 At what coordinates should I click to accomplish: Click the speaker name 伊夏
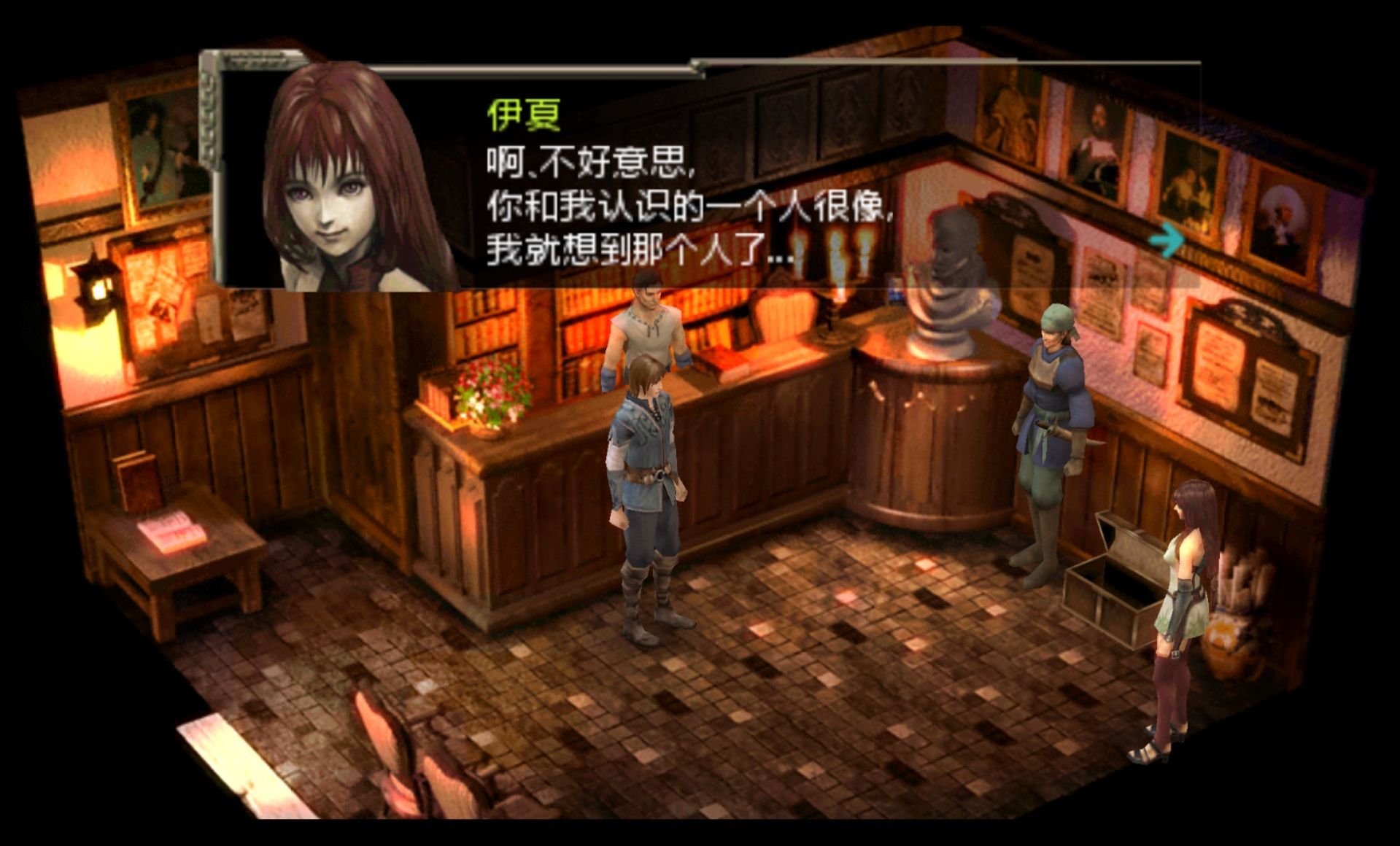[x=522, y=117]
